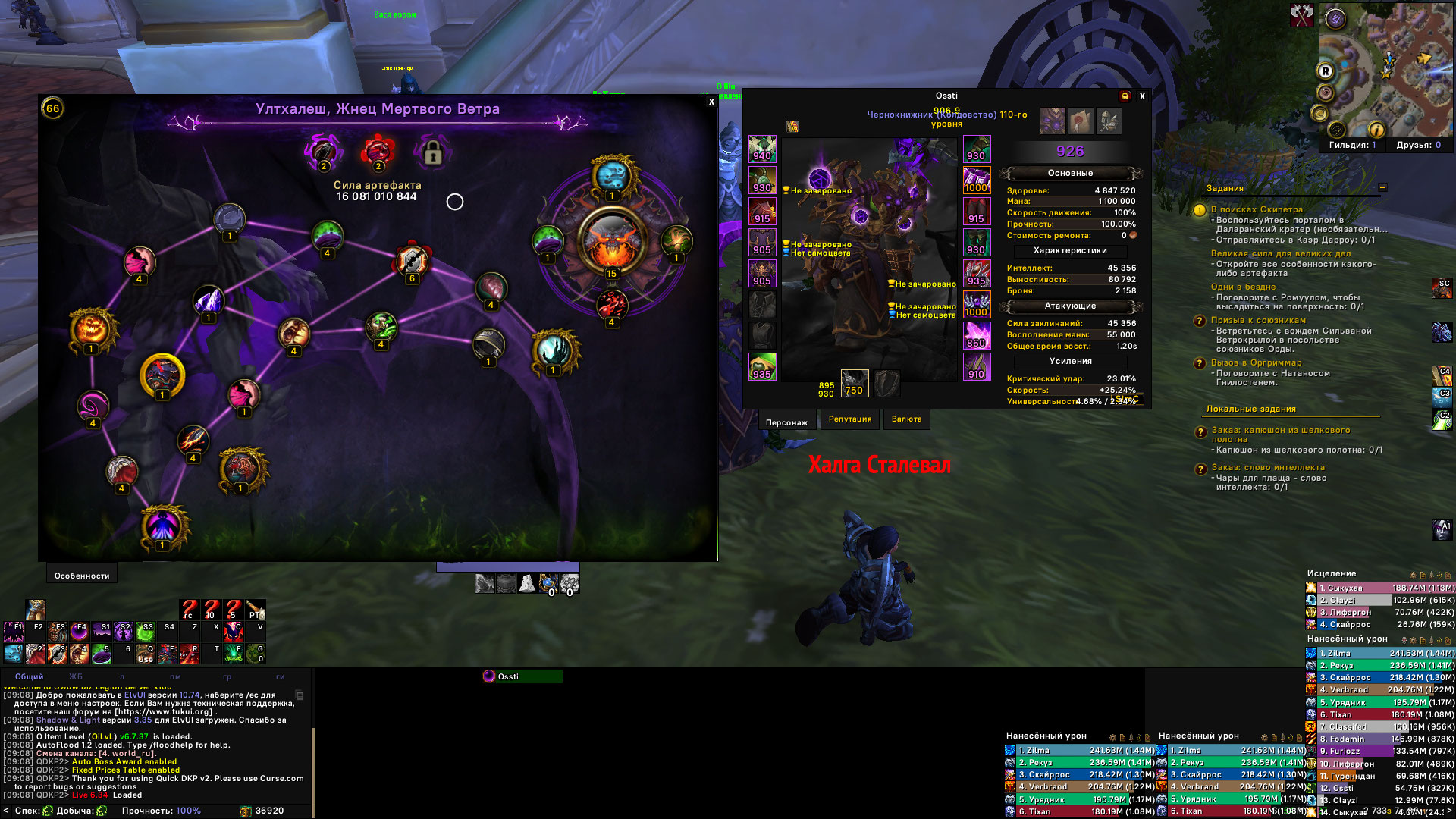Select the Персонаж tab
This screenshot has width=1456, height=819.
click(786, 422)
